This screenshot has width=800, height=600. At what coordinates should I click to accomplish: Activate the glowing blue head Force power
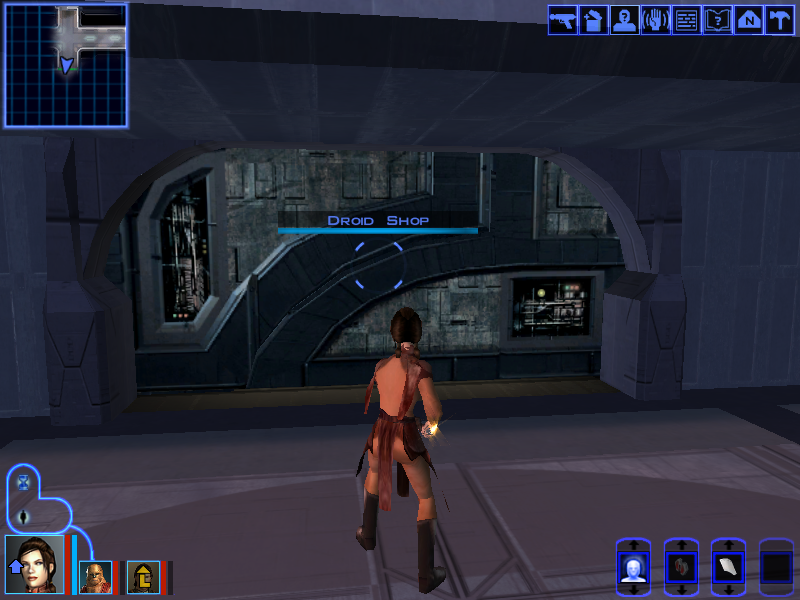click(x=632, y=568)
